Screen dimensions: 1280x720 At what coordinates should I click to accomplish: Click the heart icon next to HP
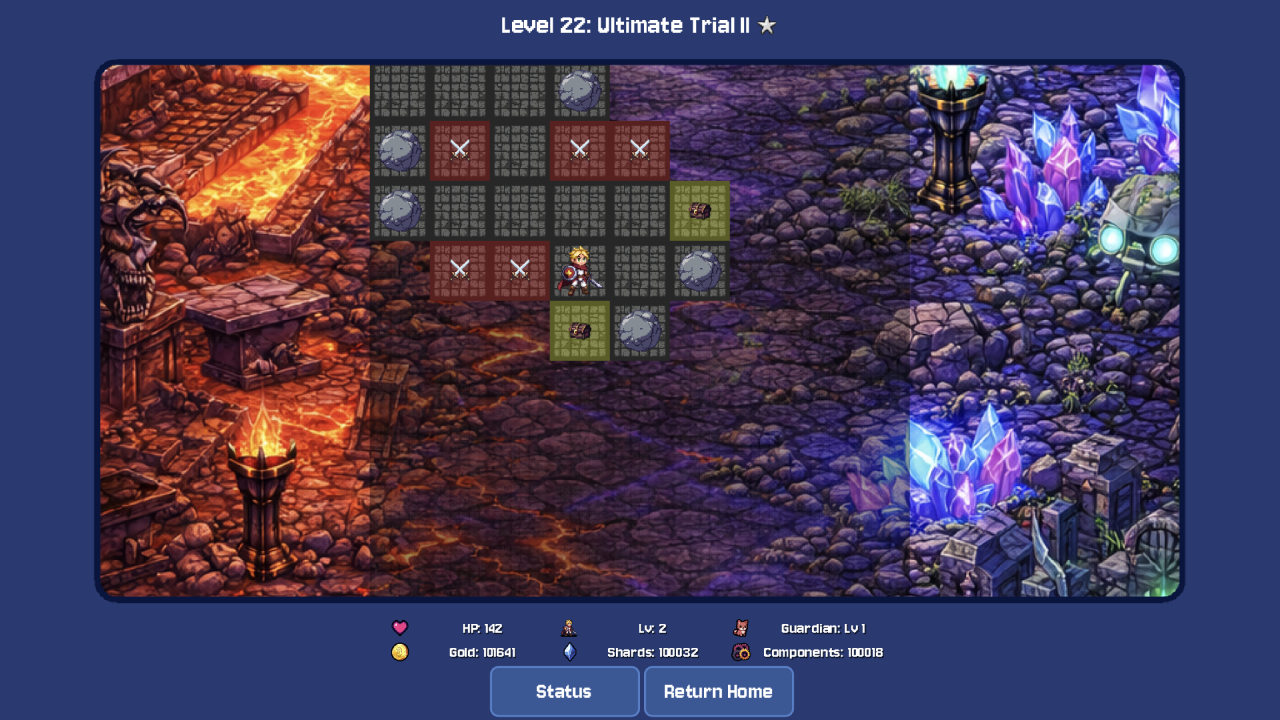[400, 628]
